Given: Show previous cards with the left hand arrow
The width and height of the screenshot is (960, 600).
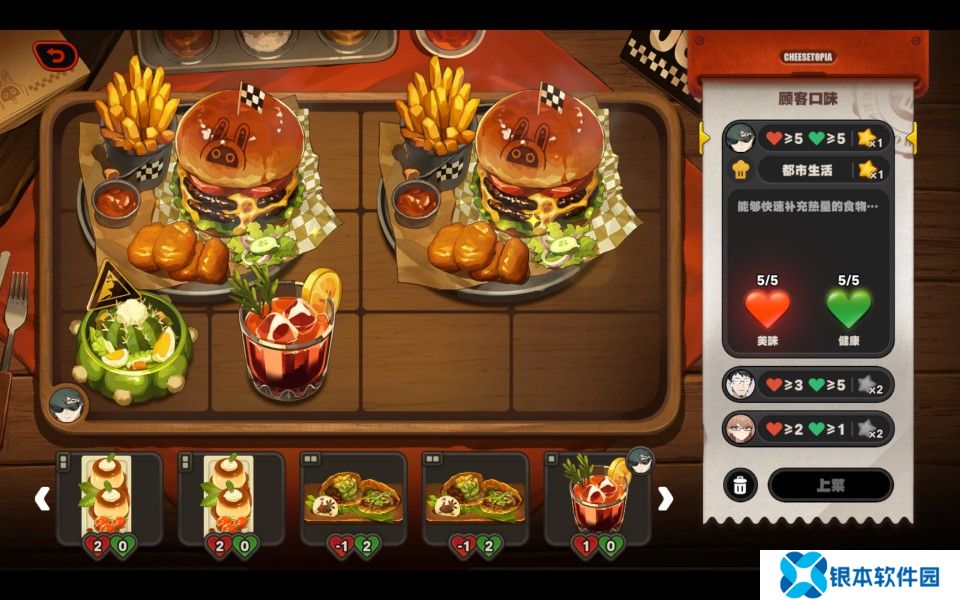Looking at the screenshot, I should pyautogui.click(x=42, y=498).
